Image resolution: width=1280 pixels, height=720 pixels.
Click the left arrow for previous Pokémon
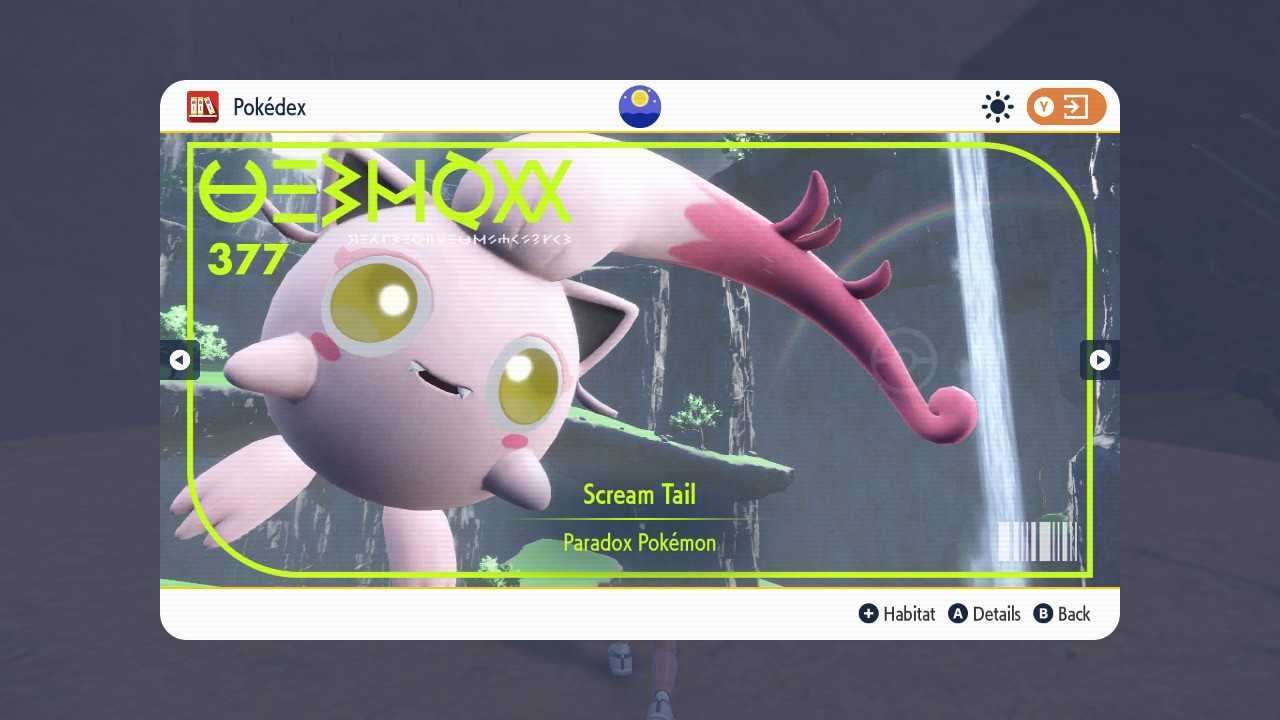(181, 360)
